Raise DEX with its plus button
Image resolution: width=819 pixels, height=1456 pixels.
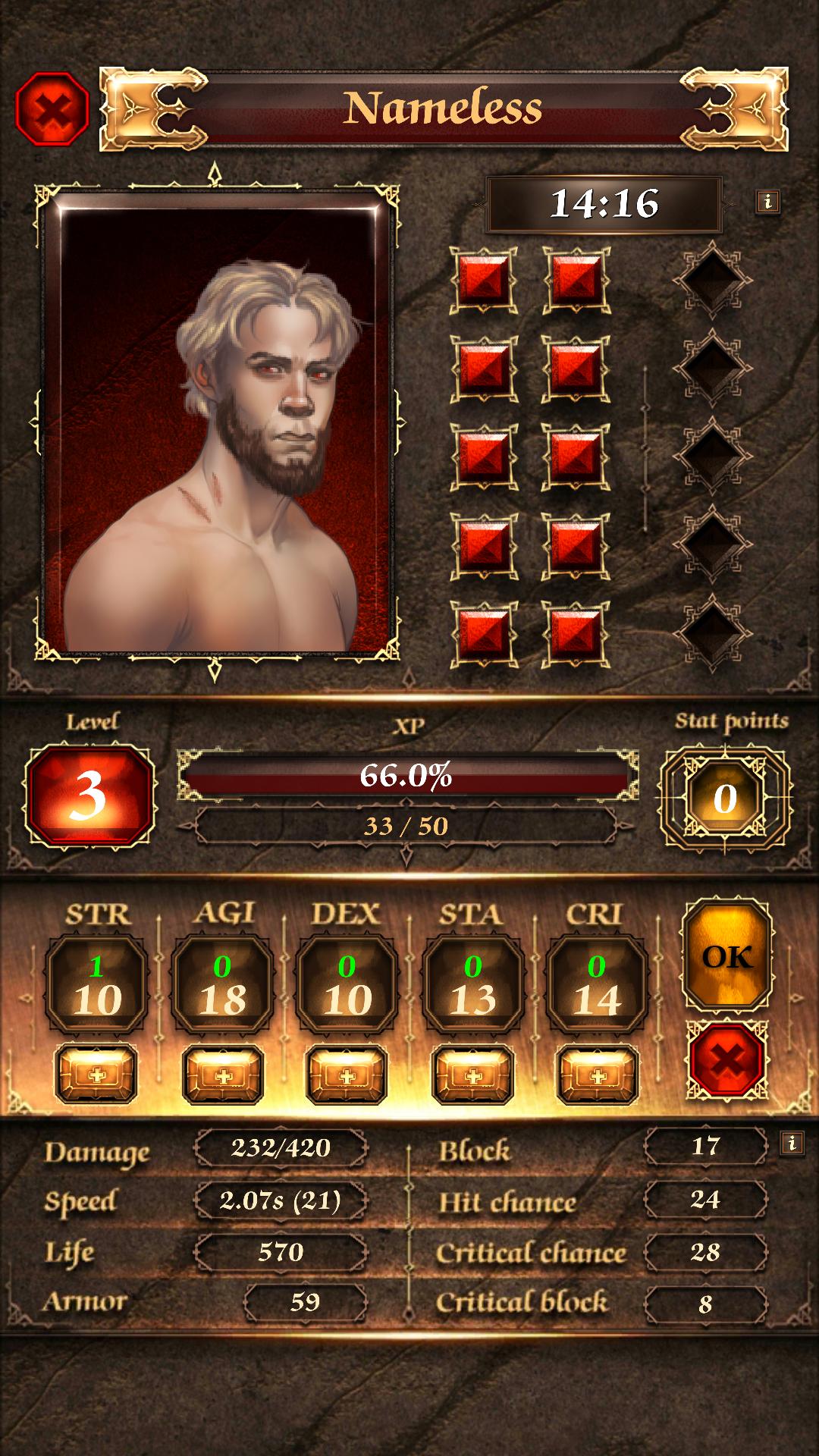[347, 1075]
